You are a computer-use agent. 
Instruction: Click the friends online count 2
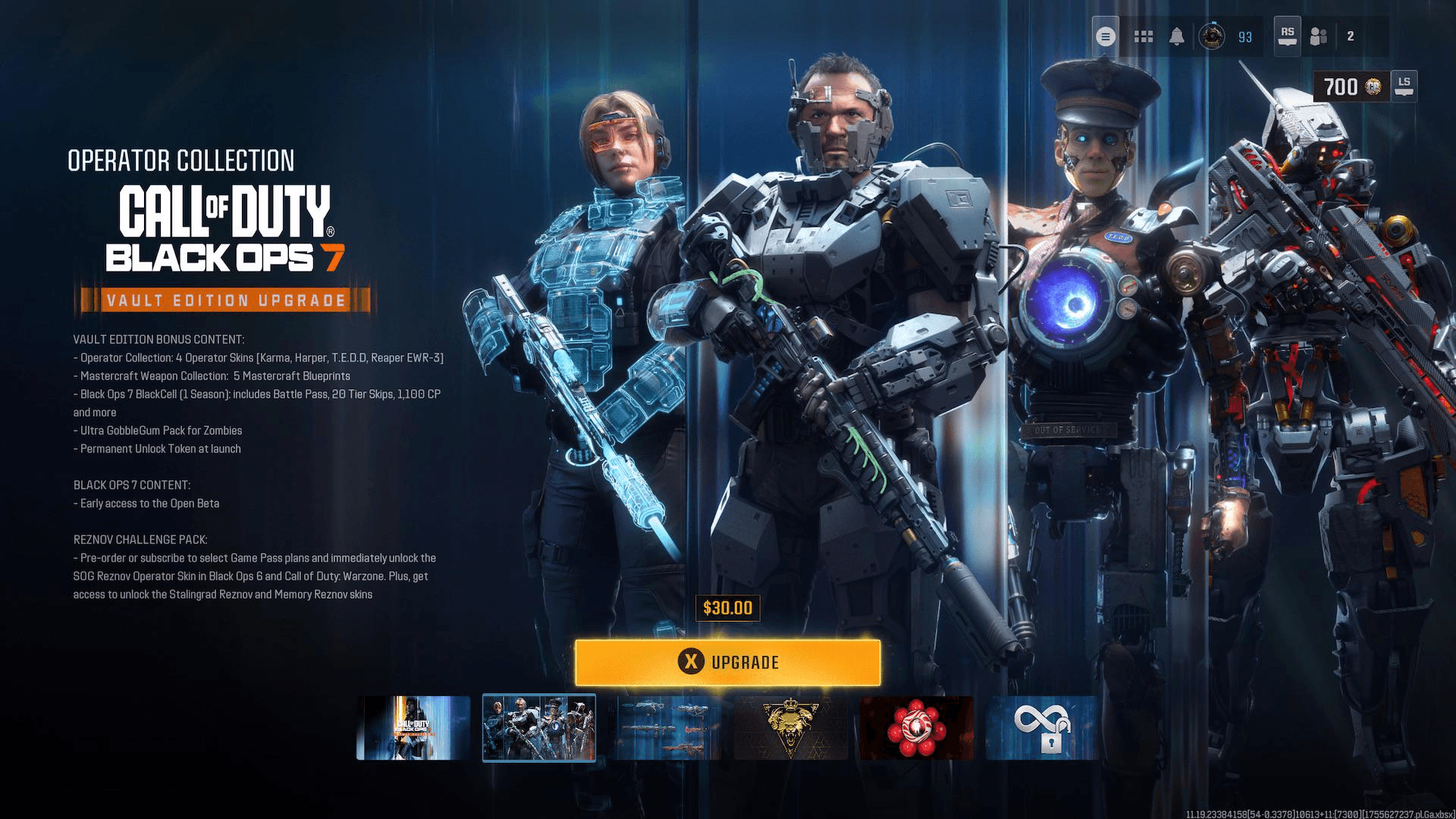pos(1351,36)
